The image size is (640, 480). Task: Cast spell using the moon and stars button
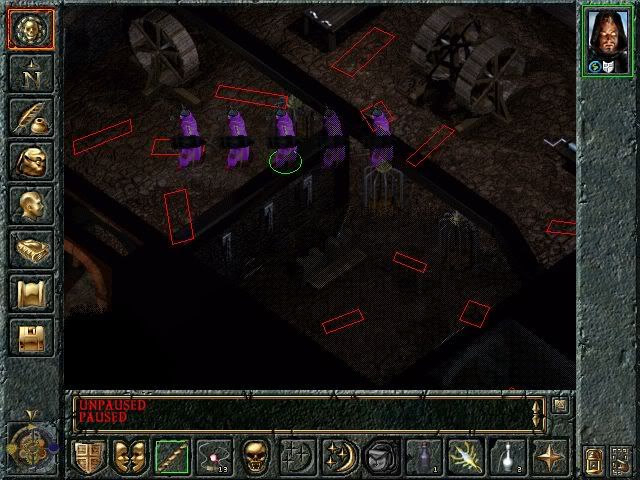tap(339, 457)
